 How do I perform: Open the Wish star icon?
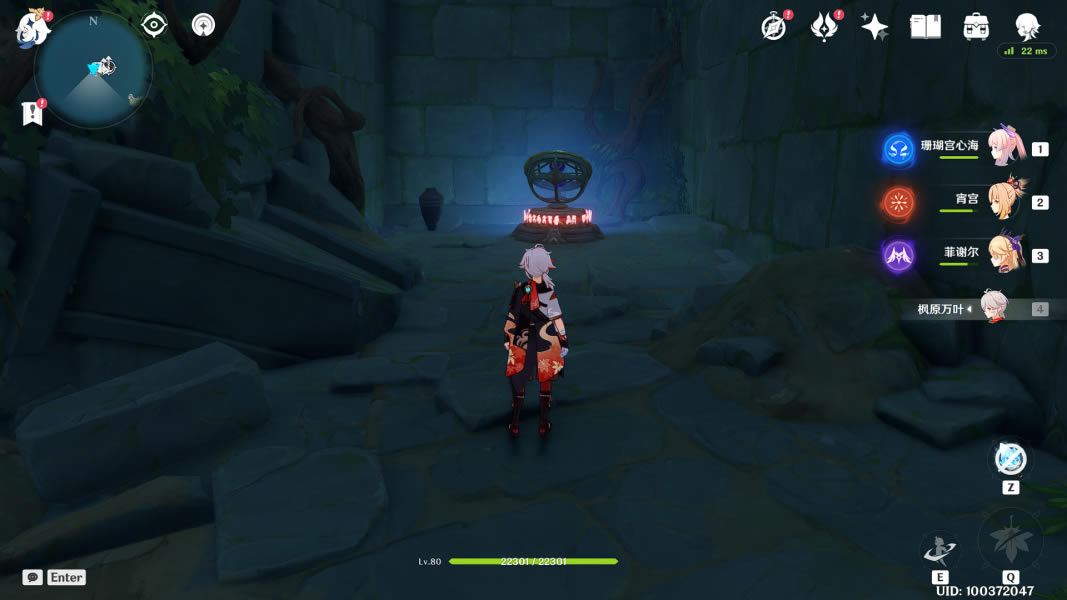(875, 27)
